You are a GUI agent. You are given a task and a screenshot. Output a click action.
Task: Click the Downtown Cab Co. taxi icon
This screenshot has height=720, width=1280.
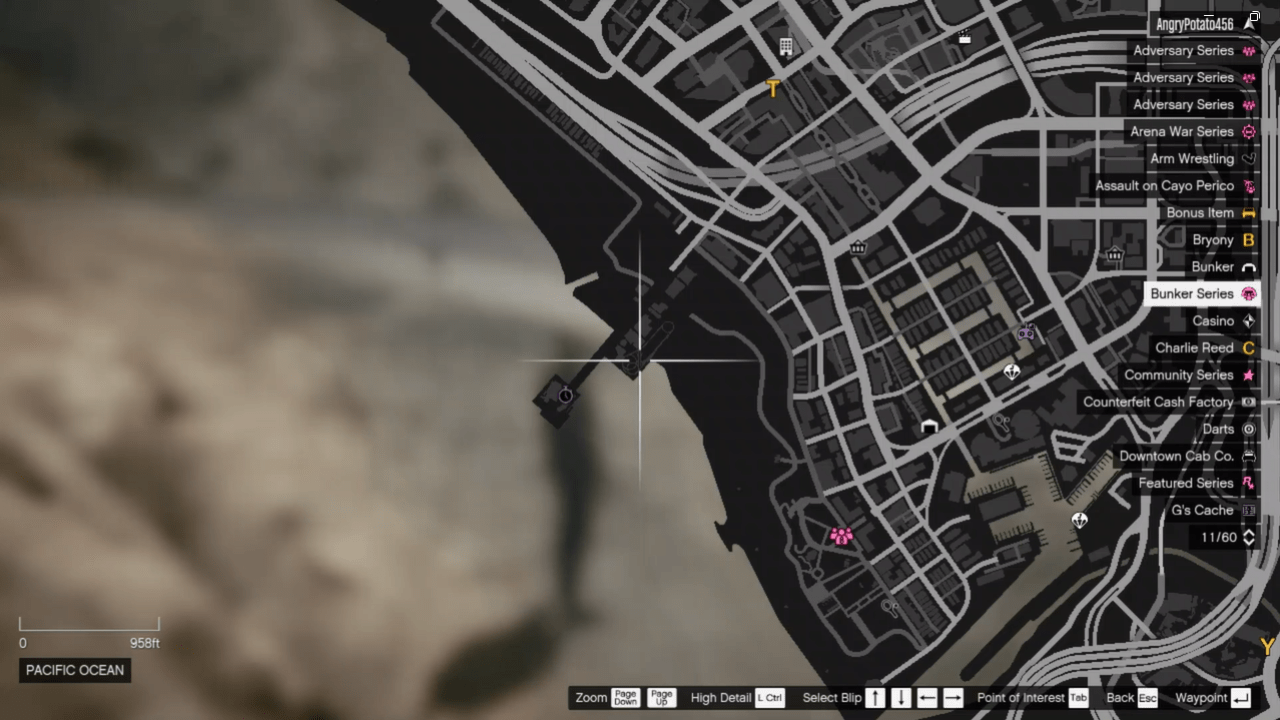1248,455
